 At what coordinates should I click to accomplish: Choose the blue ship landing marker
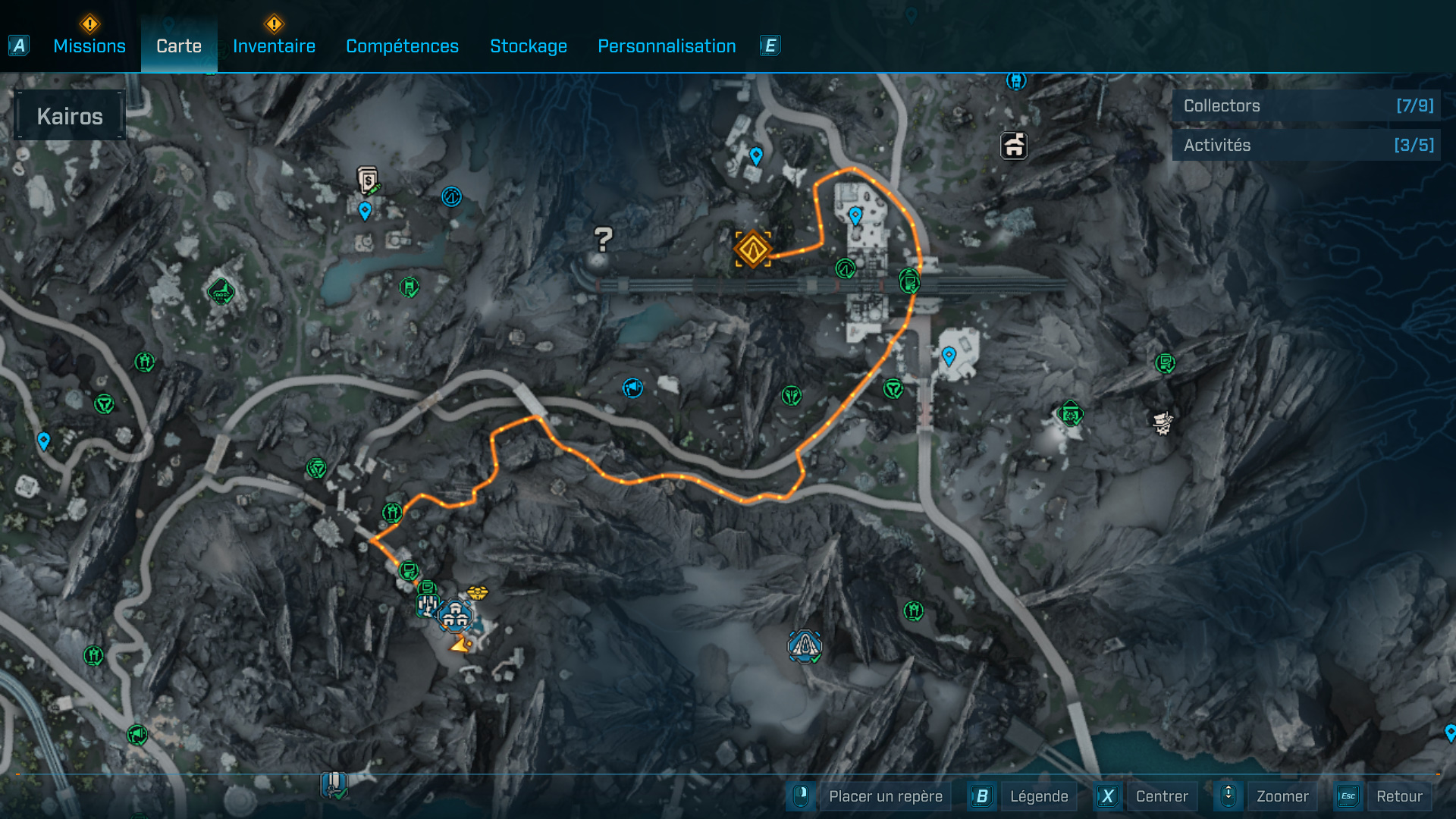[x=805, y=646]
